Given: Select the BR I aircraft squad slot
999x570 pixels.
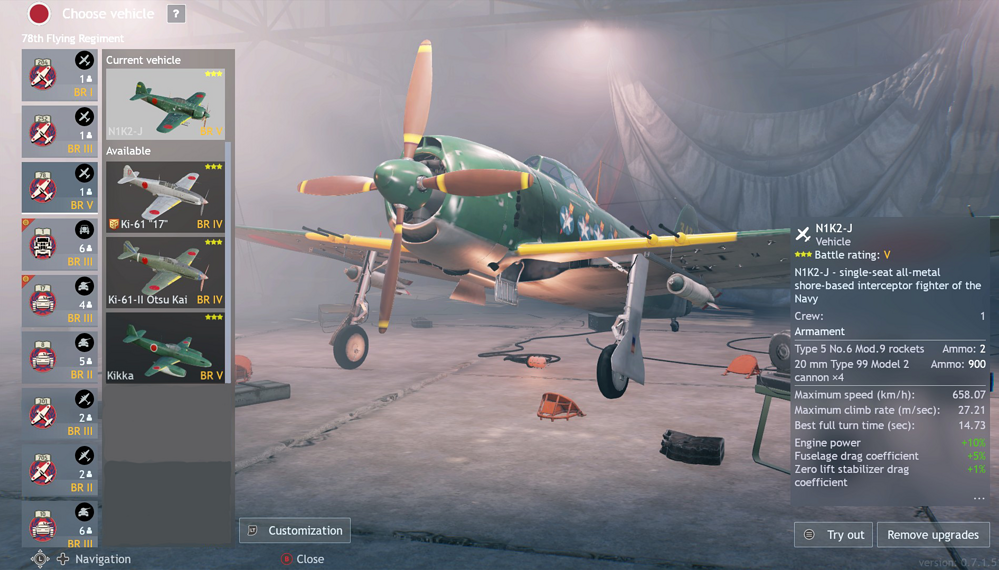Looking at the screenshot, I should point(60,75).
